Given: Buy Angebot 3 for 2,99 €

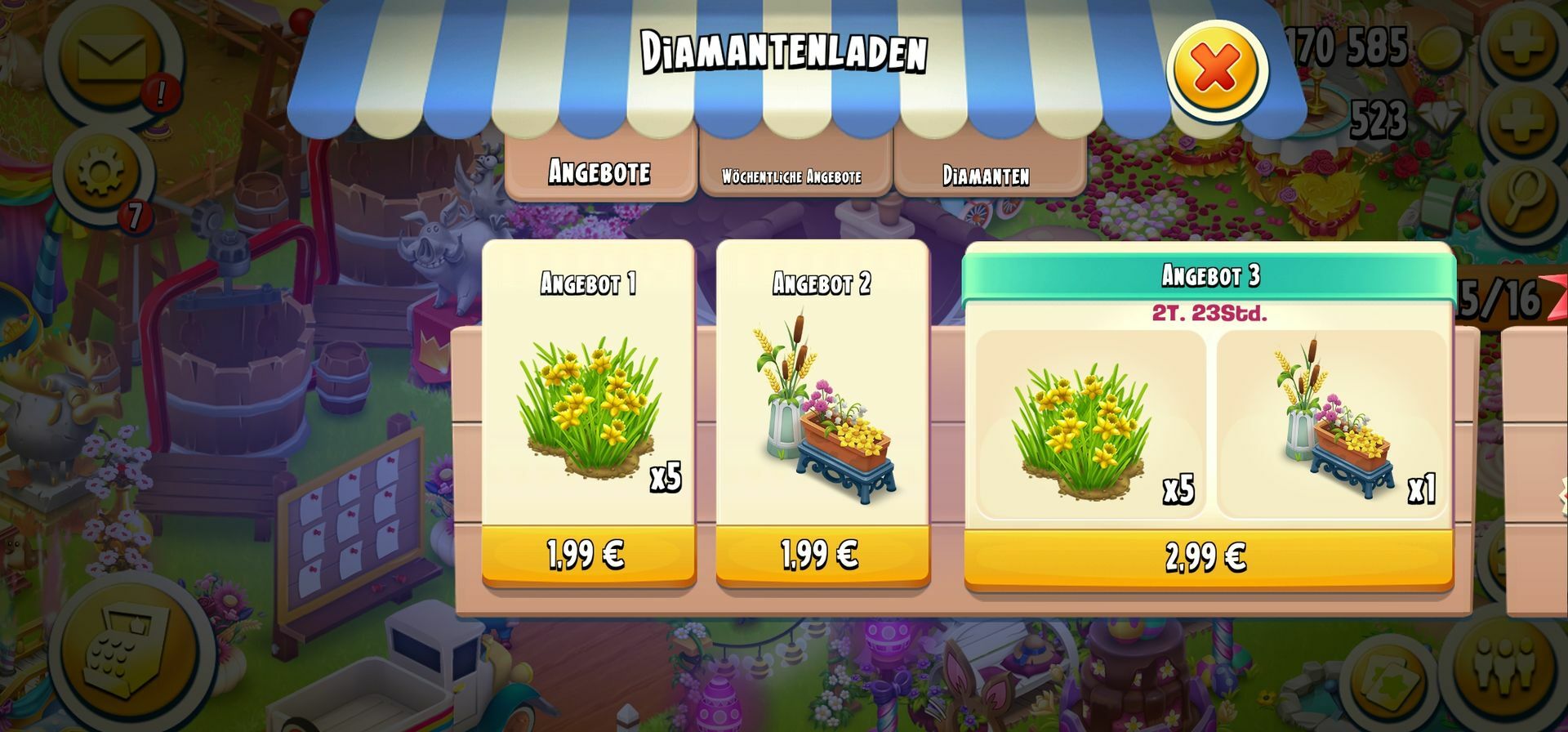Looking at the screenshot, I should point(1207,559).
